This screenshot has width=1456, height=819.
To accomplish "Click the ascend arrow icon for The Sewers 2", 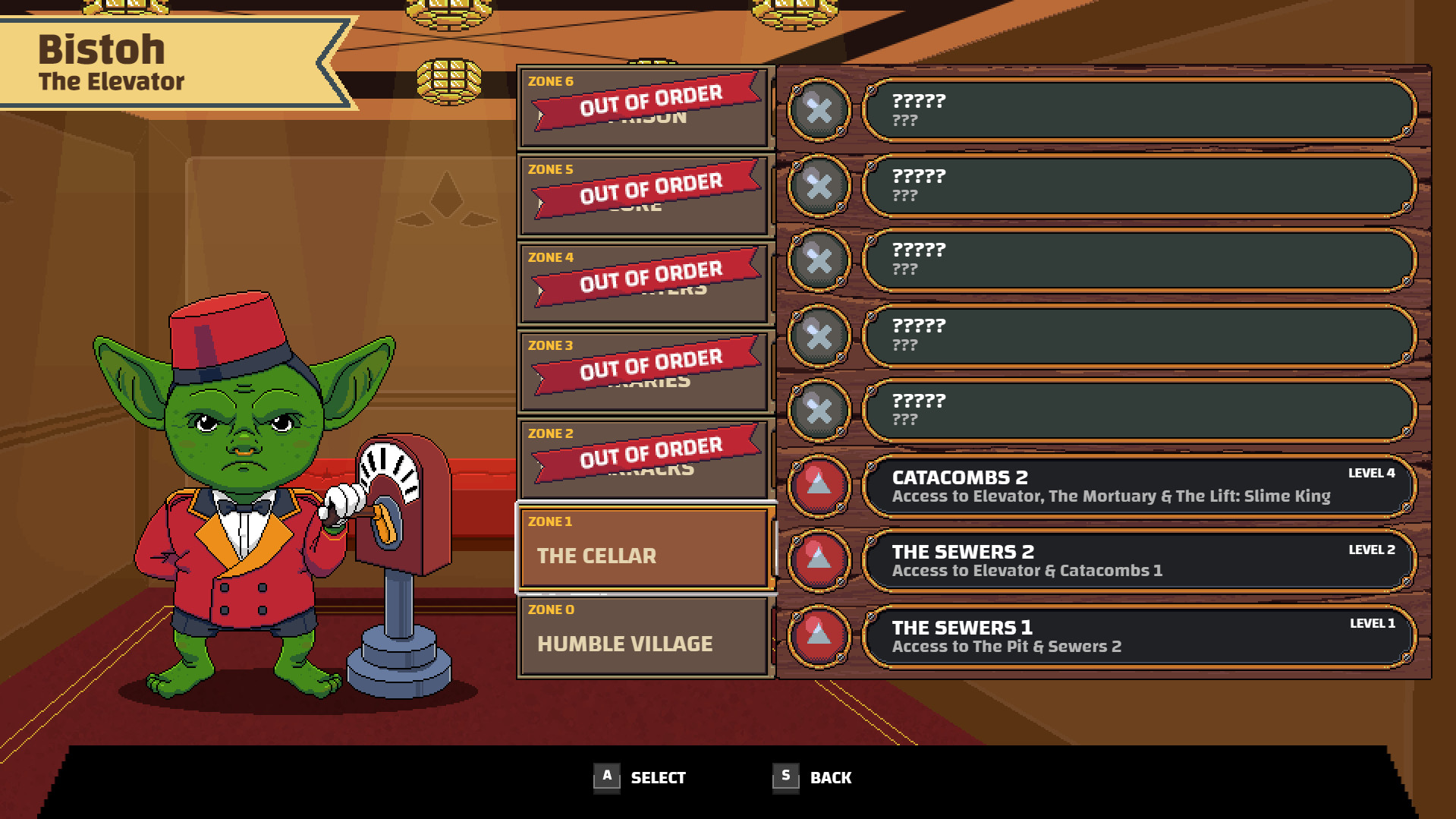I will pyautogui.click(x=820, y=561).
